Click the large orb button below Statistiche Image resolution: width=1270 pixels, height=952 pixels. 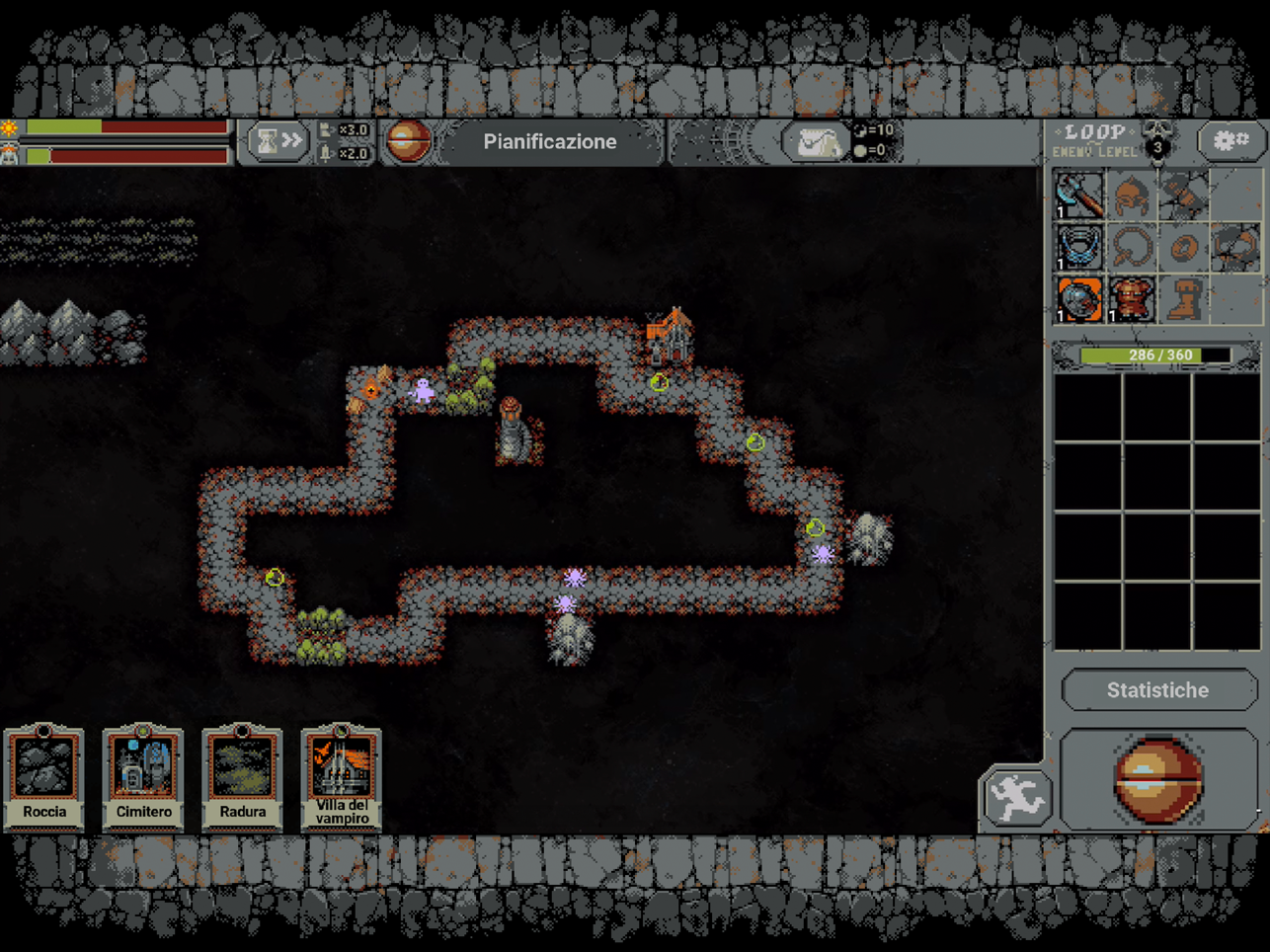[1158, 780]
